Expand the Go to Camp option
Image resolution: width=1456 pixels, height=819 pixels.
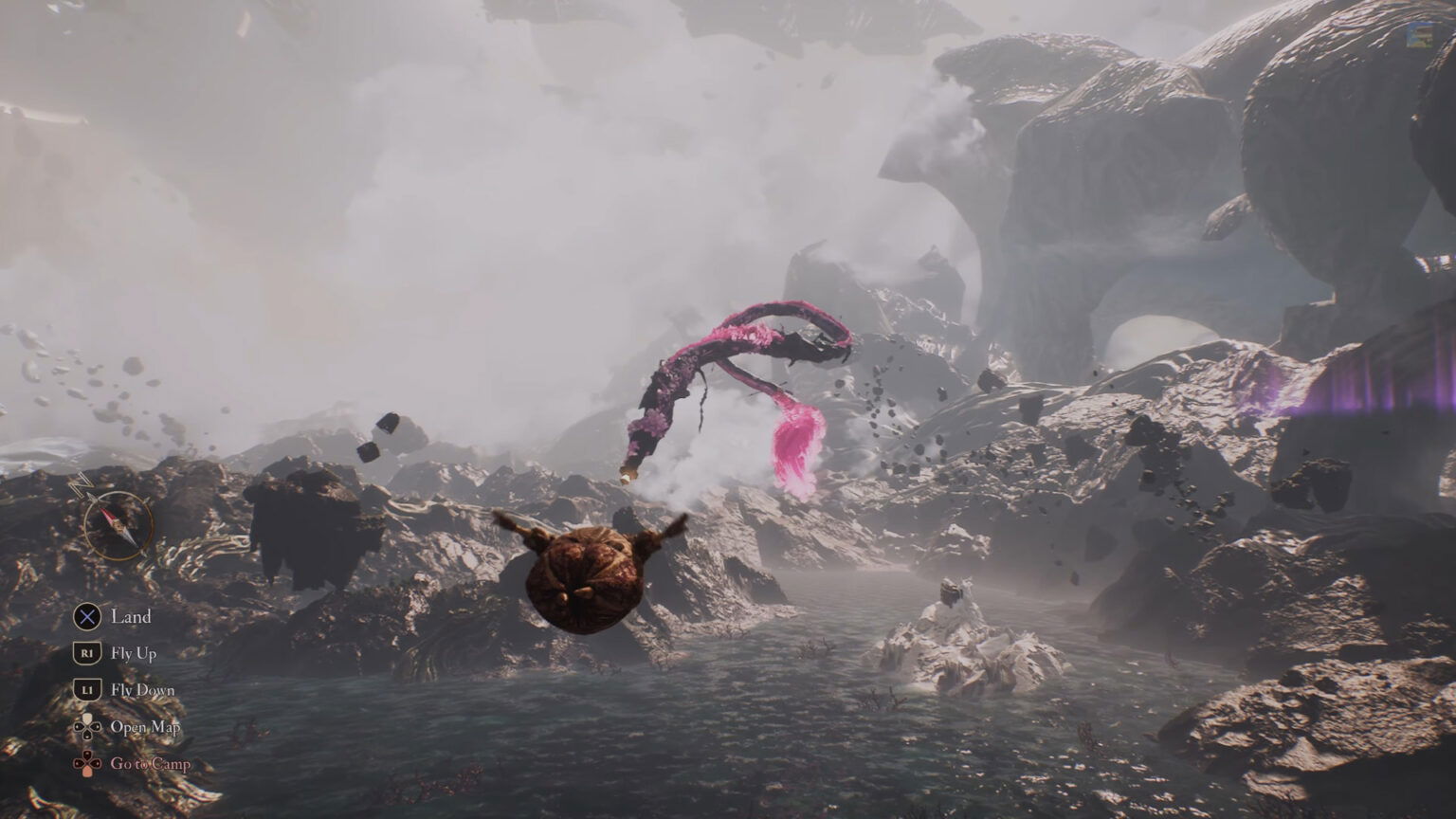(150, 764)
